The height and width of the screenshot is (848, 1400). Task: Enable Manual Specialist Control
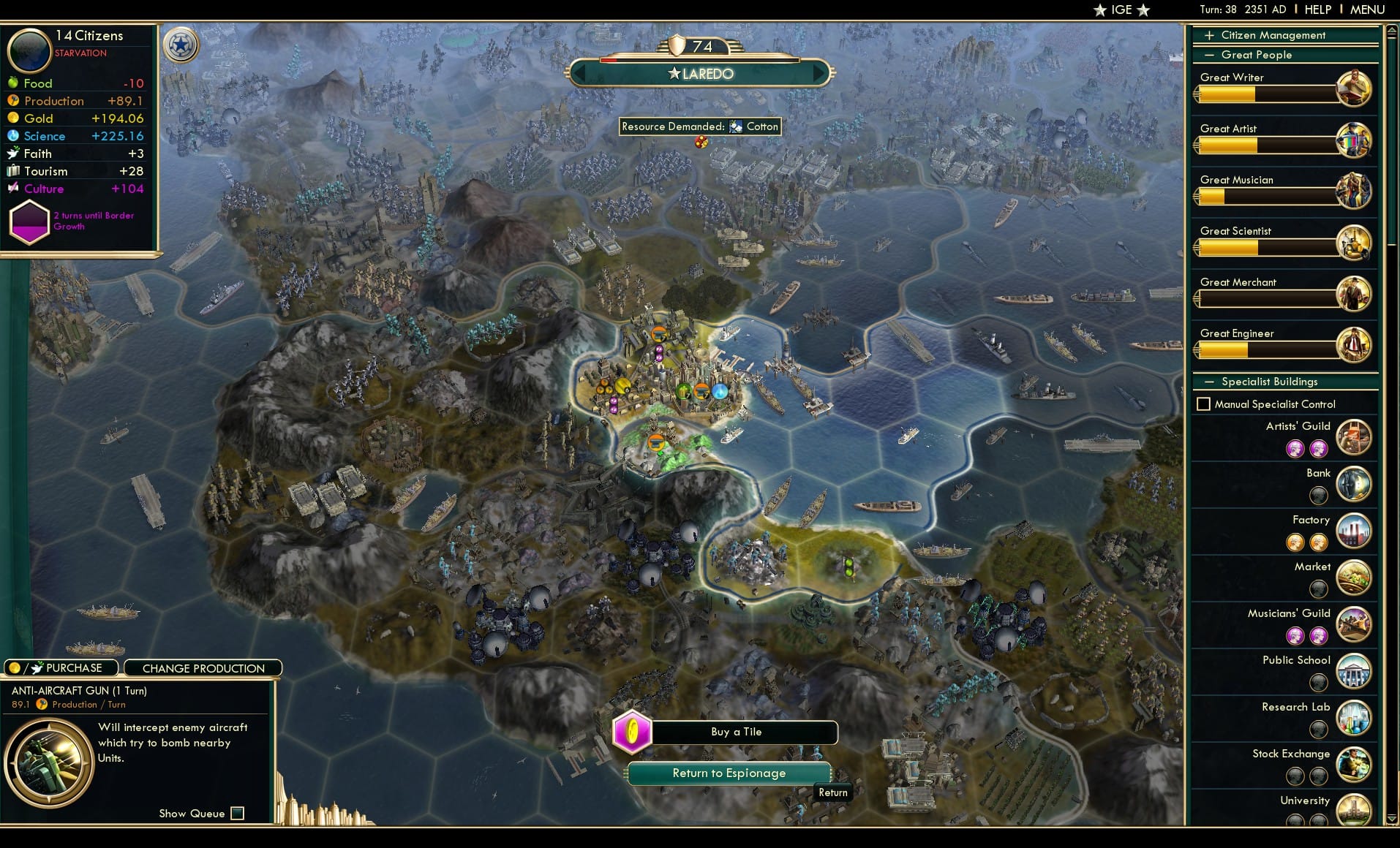coord(1204,404)
